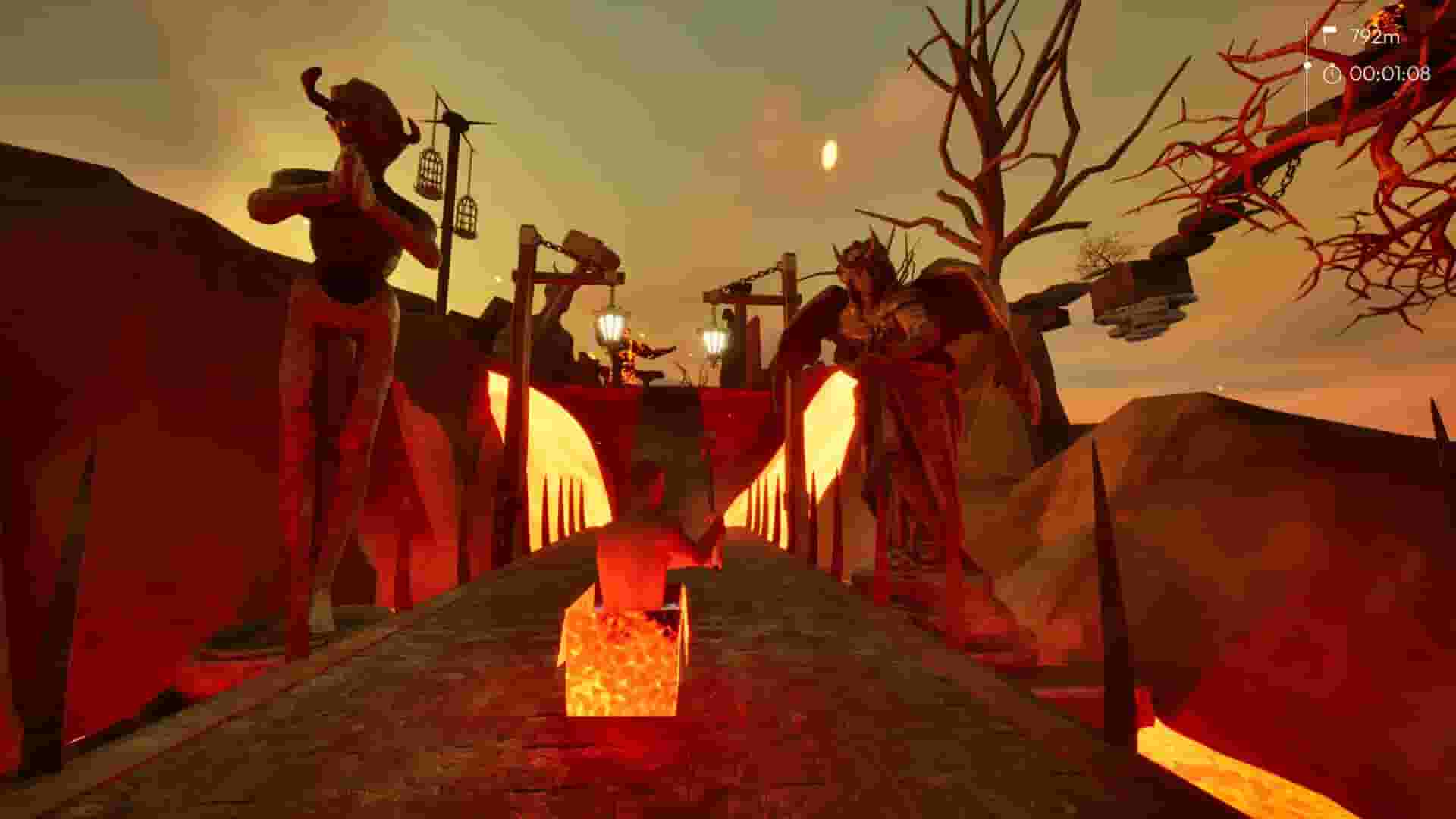Toggle the hanging cage on the tall post
Viewport: 1456px width, 819px height.
coord(428,171)
